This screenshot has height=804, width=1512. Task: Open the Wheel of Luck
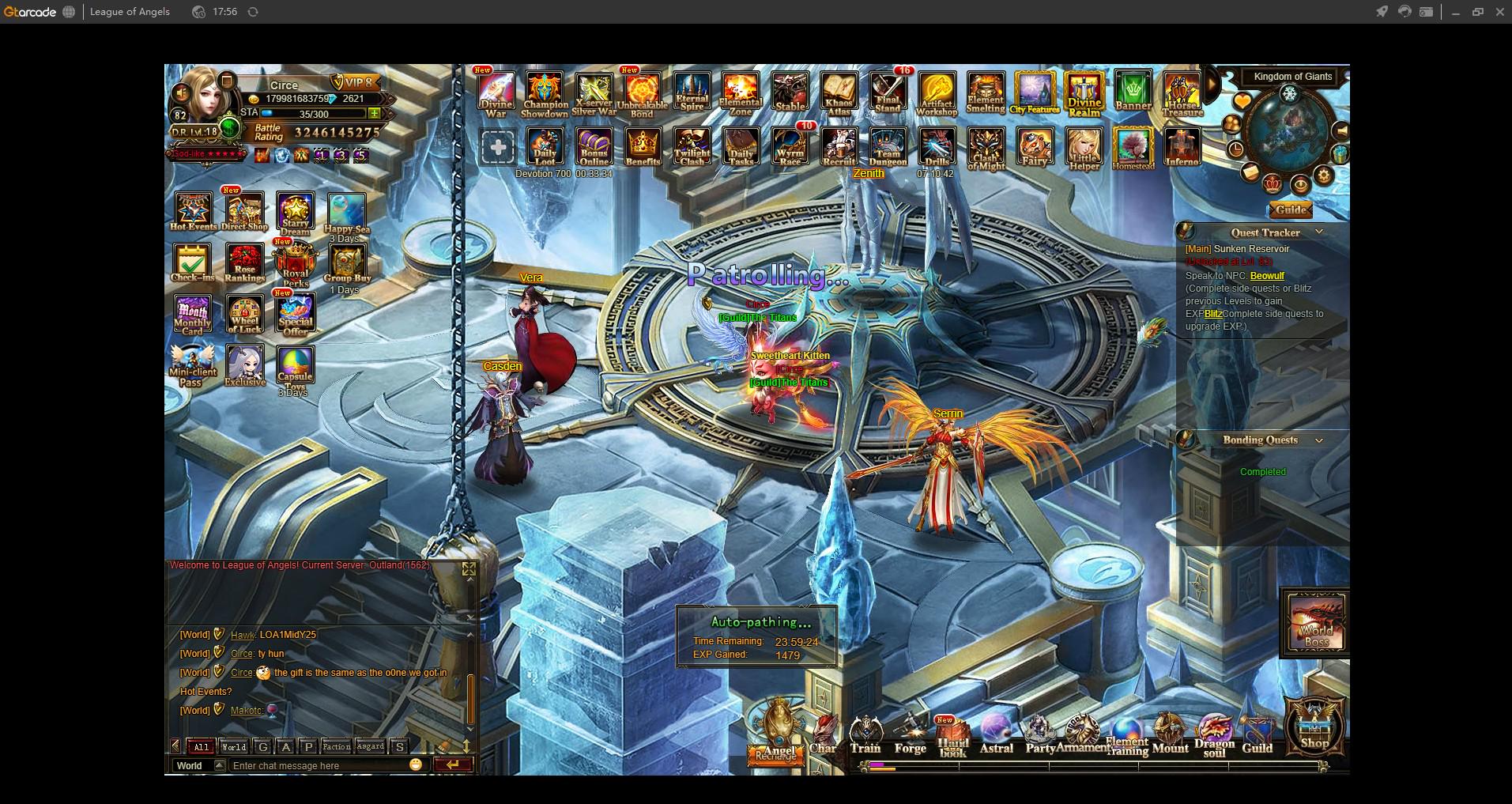245,315
